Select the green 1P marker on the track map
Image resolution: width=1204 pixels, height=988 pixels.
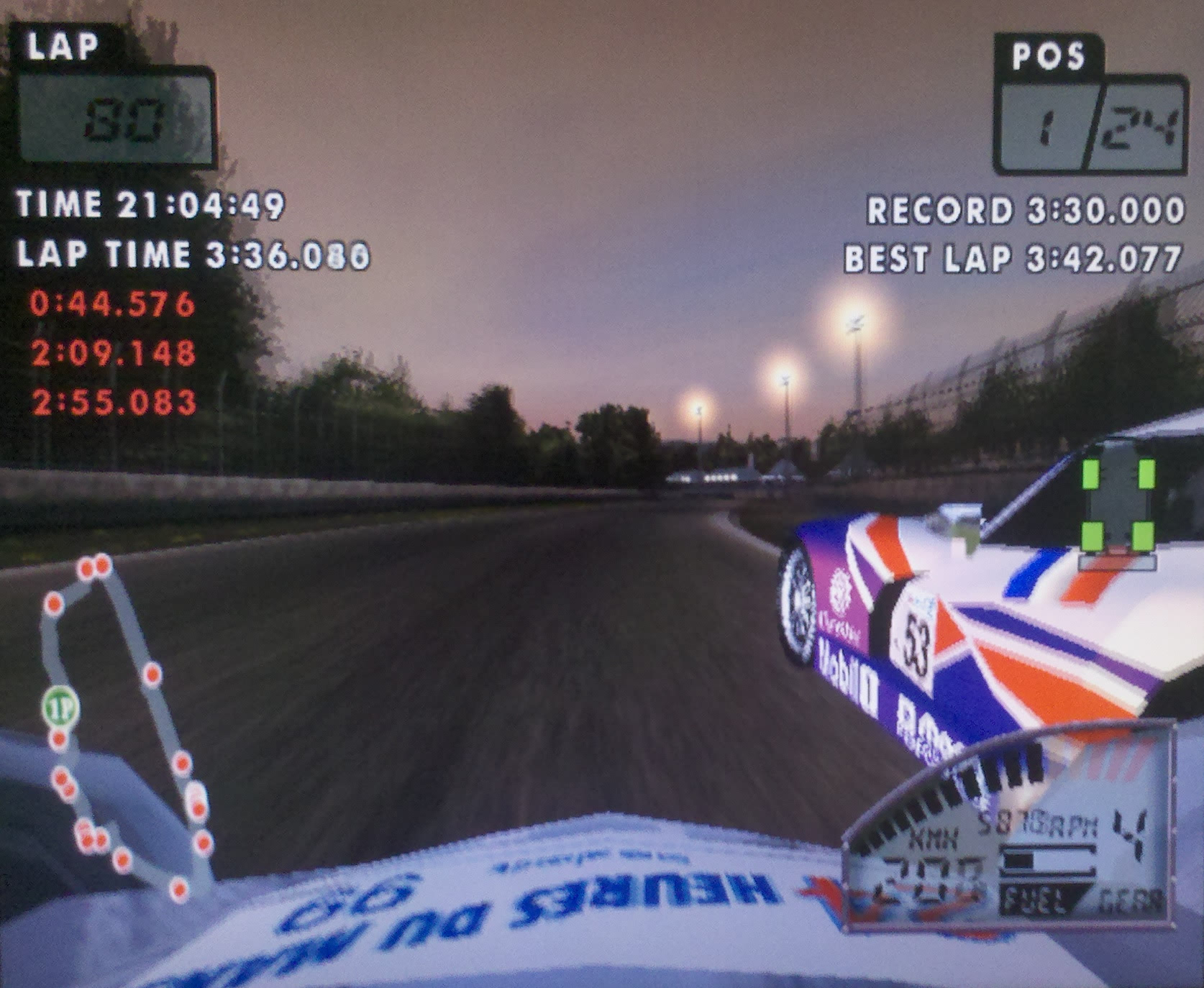coord(60,708)
